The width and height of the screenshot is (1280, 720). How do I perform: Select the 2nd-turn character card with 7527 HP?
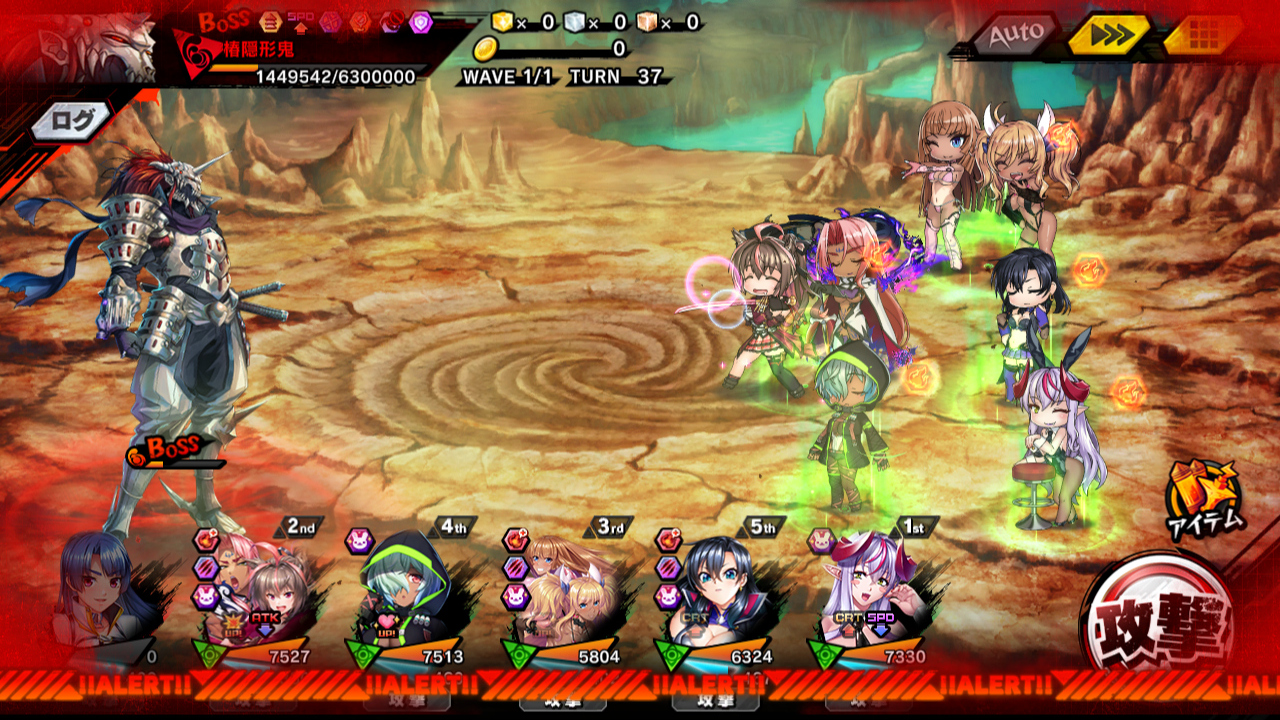[x=254, y=595]
